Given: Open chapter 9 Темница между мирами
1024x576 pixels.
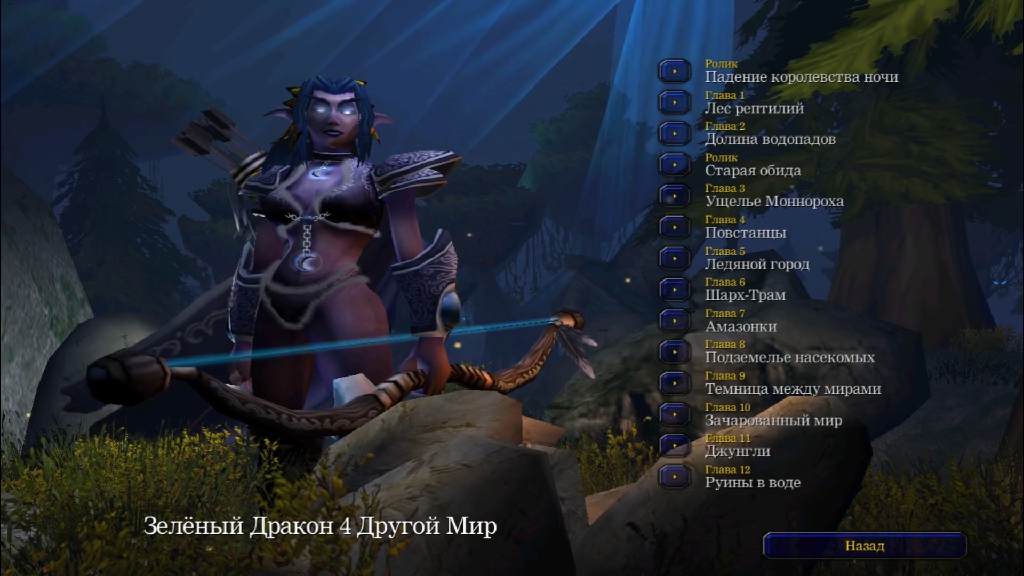Looking at the screenshot, I should 675,383.
